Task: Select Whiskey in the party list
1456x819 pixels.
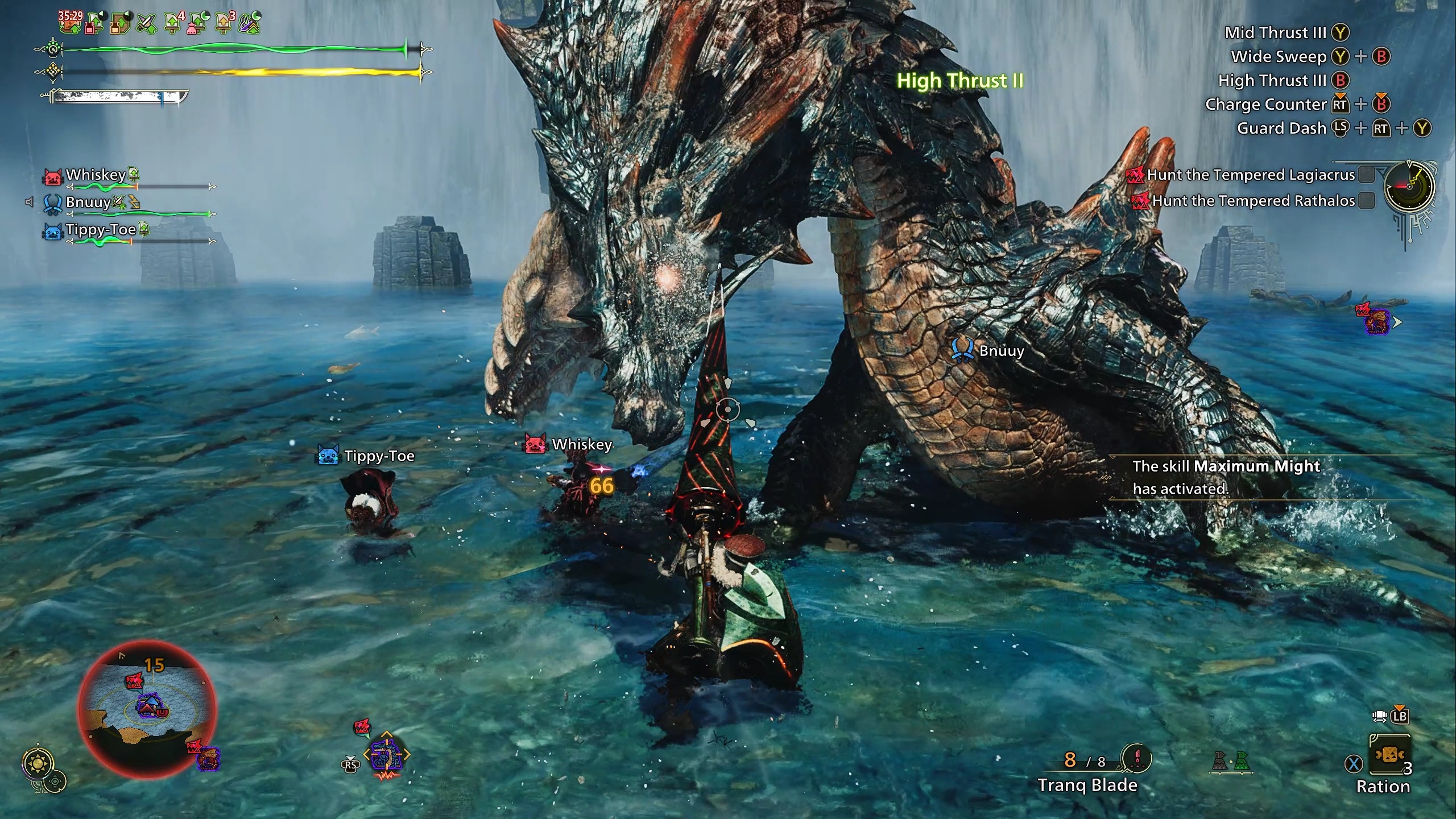Action: click(x=96, y=175)
